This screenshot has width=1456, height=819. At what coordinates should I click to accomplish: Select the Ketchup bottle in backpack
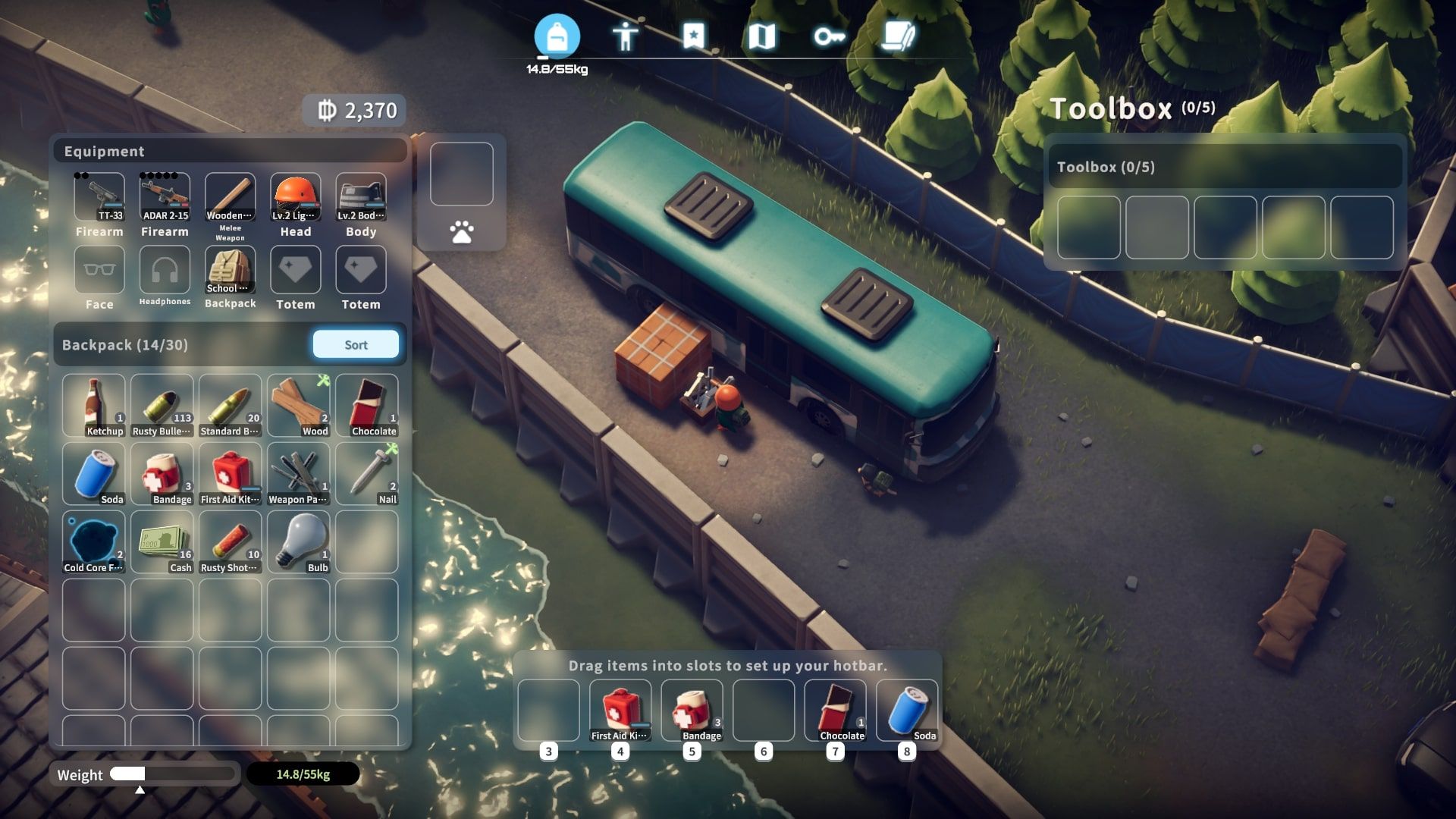[x=94, y=406]
